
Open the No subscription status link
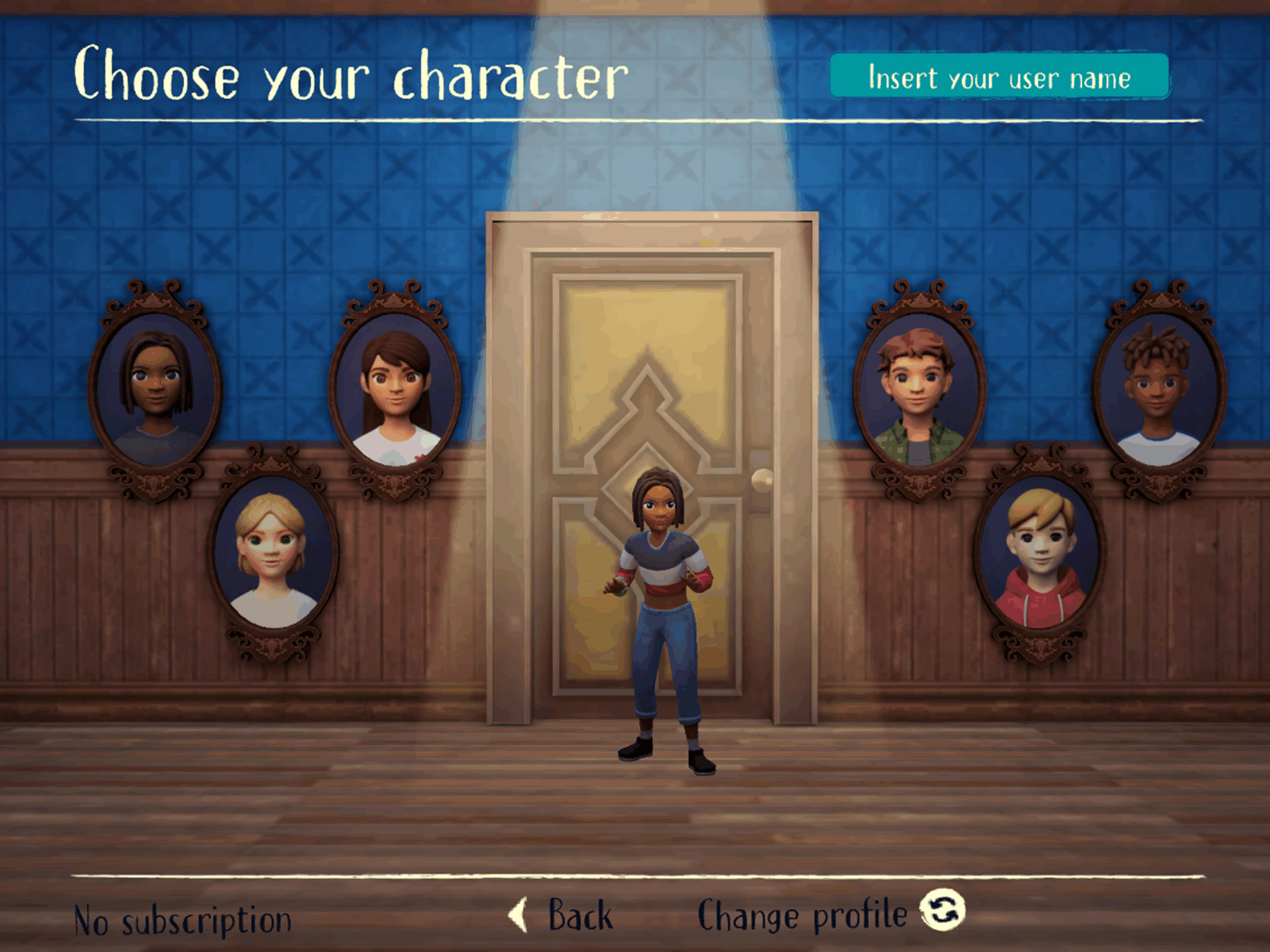tap(182, 920)
